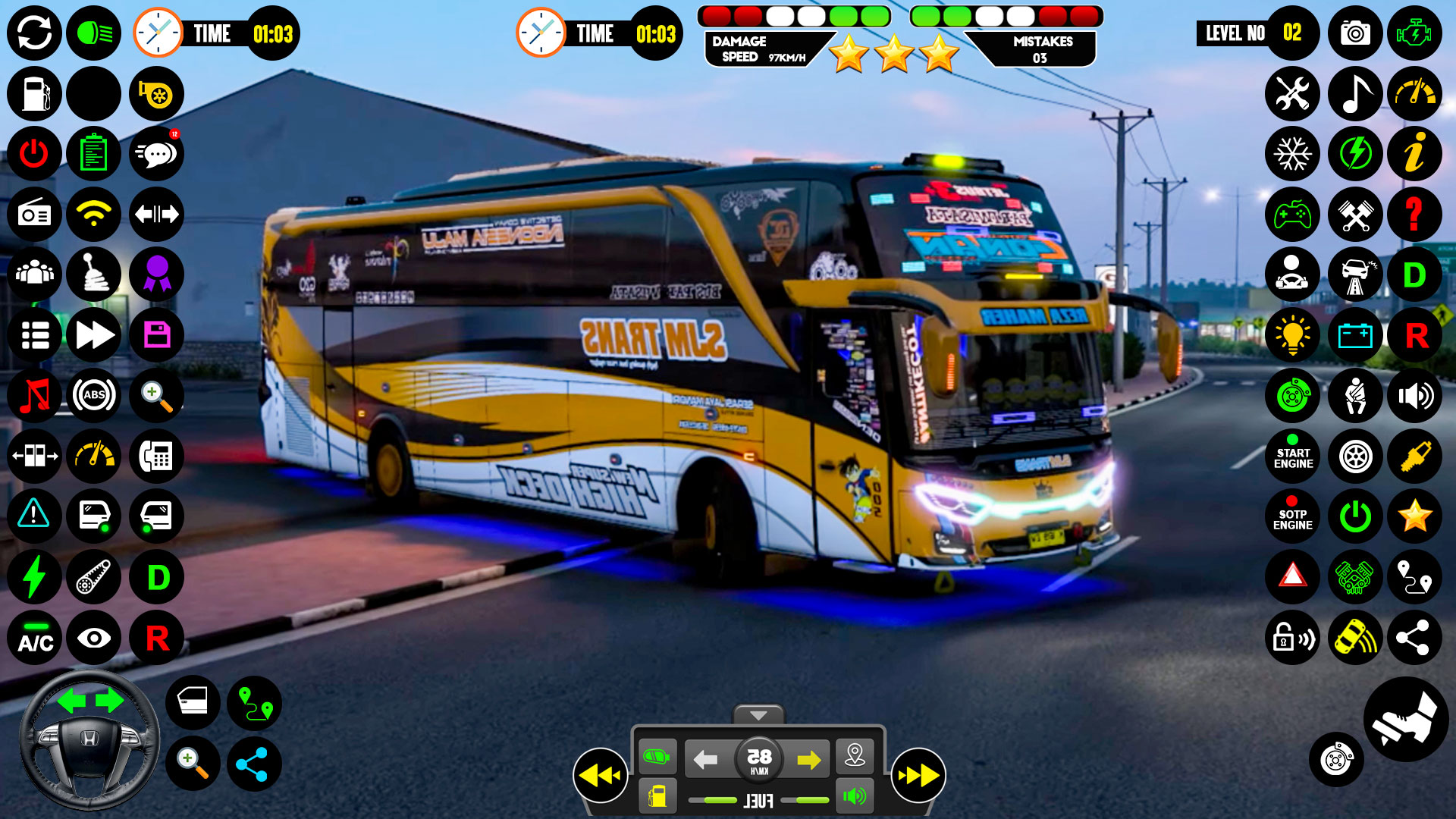Image resolution: width=1456 pixels, height=819 pixels.
Task: Select the gear shifter icon
Action: (94, 275)
